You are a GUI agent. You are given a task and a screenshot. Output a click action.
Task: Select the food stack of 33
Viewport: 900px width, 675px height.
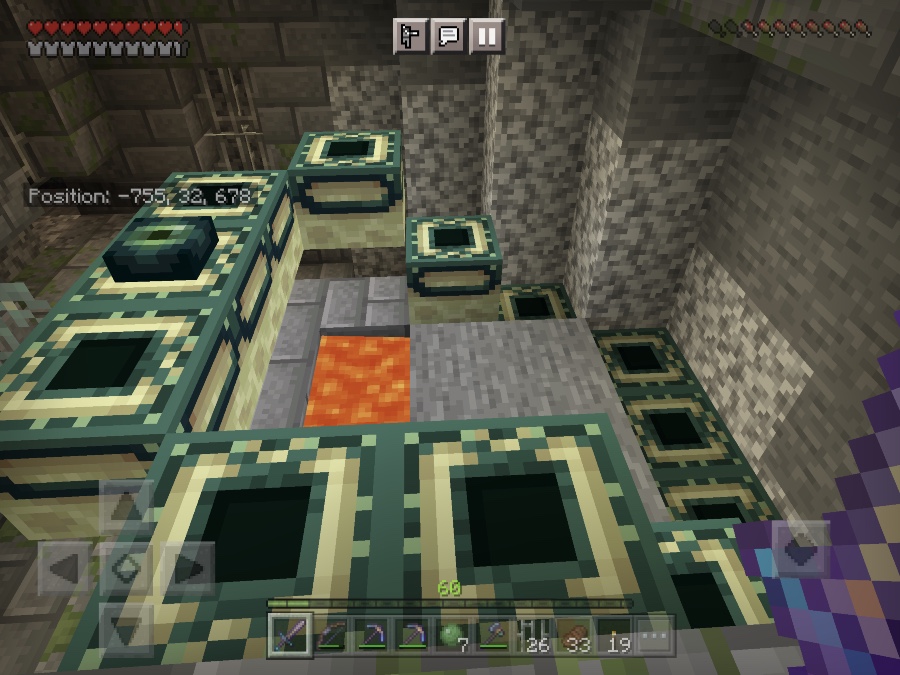point(574,635)
